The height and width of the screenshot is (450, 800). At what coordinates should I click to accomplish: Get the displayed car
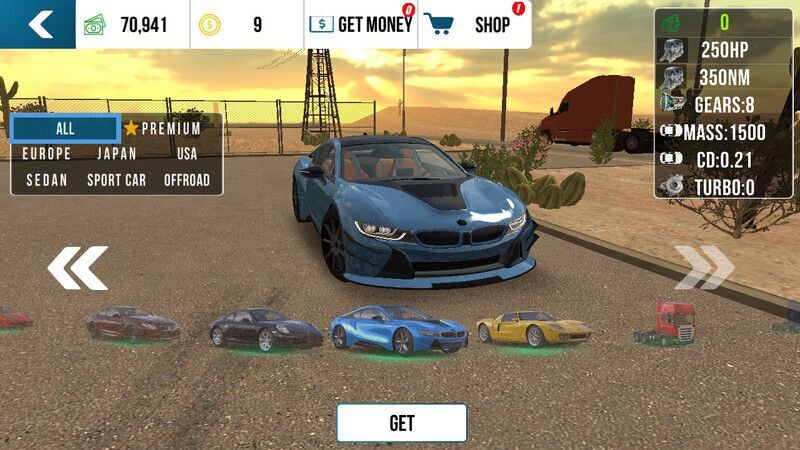pyautogui.click(x=401, y=423)
